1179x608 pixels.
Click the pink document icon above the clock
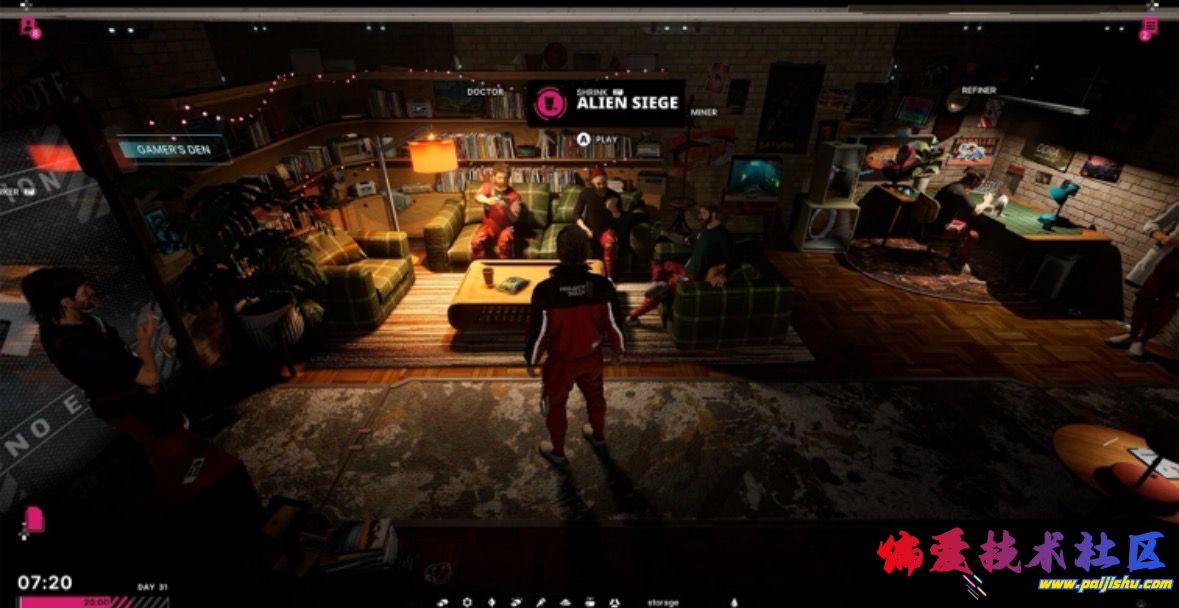click(x=34, y=519)
